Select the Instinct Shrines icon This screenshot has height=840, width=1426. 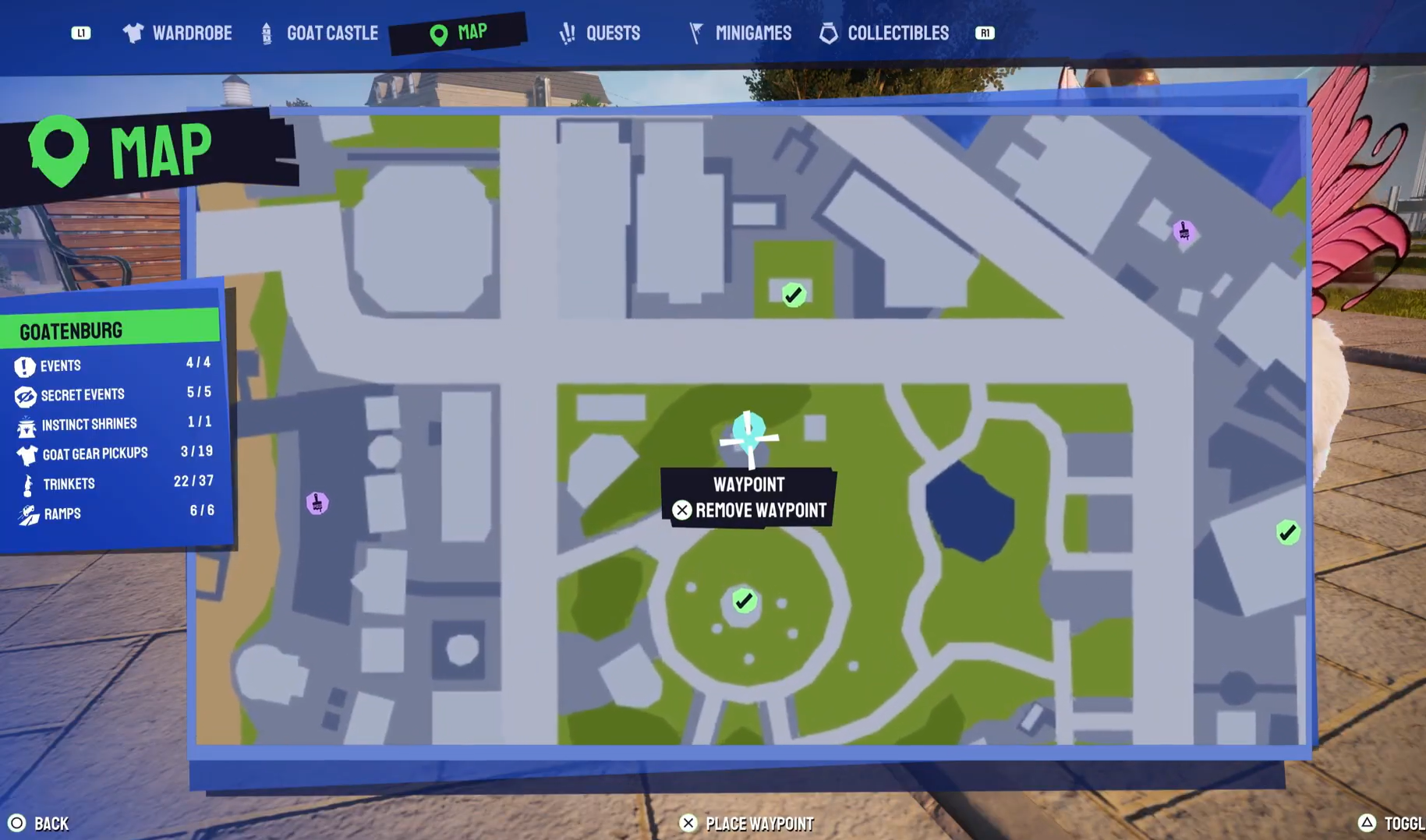26,424
